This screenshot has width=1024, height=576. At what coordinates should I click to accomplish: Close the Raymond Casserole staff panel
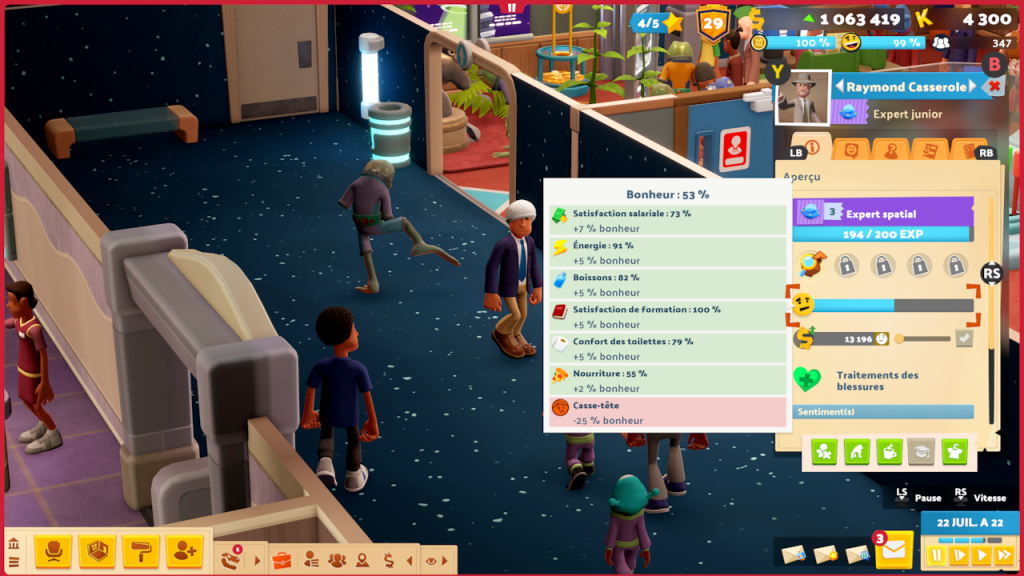pos(994,87)
